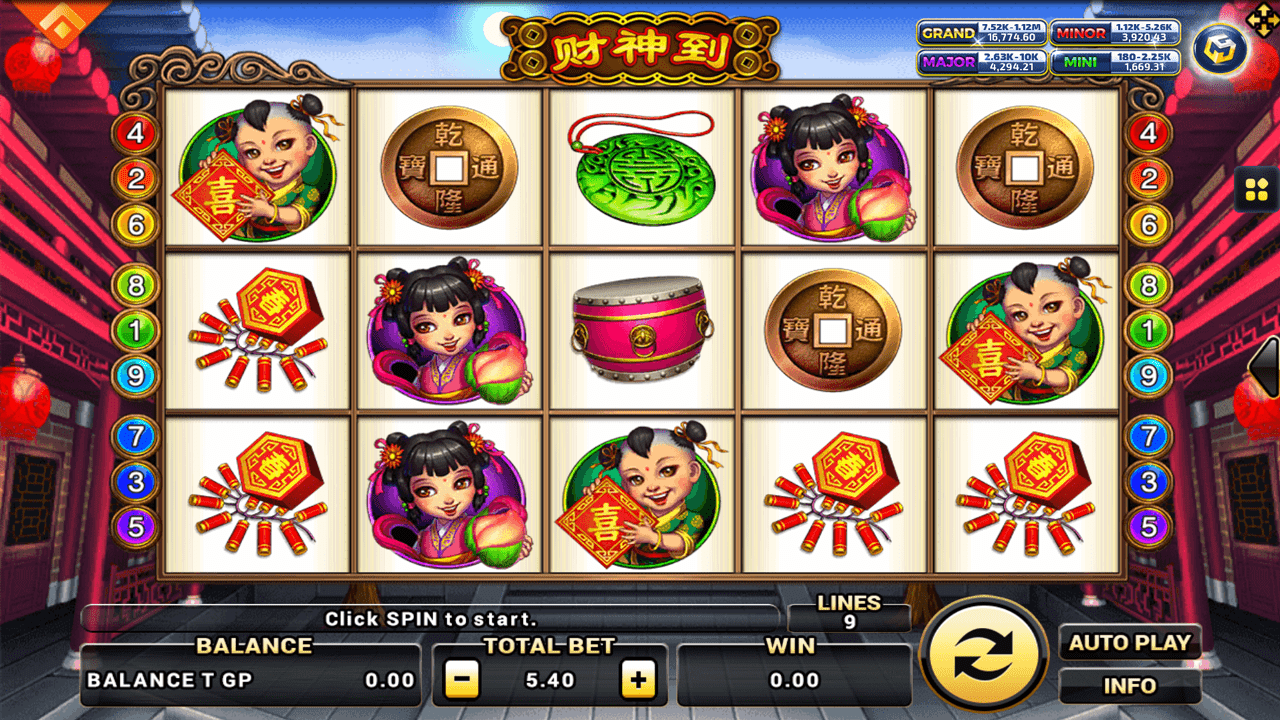This screenshot has height=720, width=1280.
Task: Open the AUTO PLAY options
Action: click(1130, 643)
